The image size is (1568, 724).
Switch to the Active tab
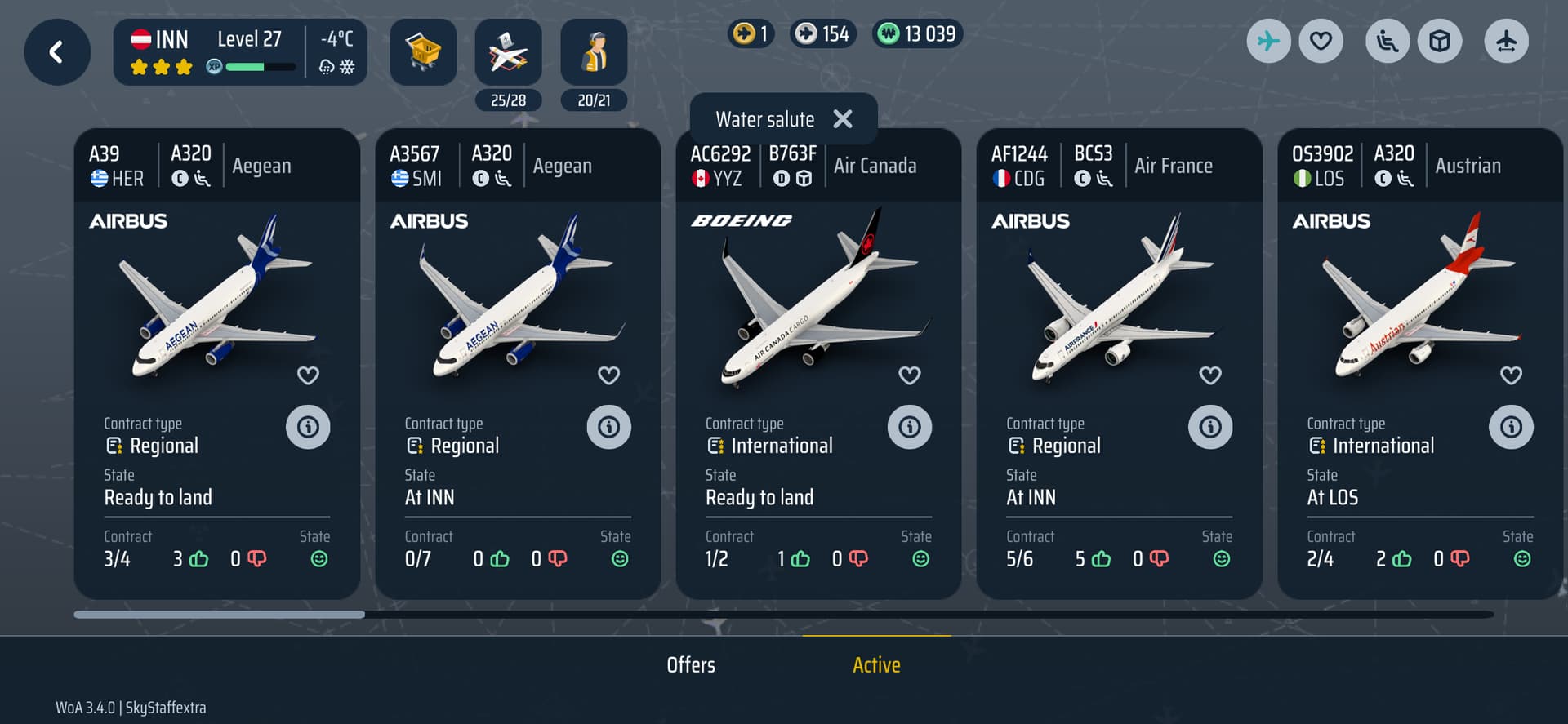[x=876, y=665]
